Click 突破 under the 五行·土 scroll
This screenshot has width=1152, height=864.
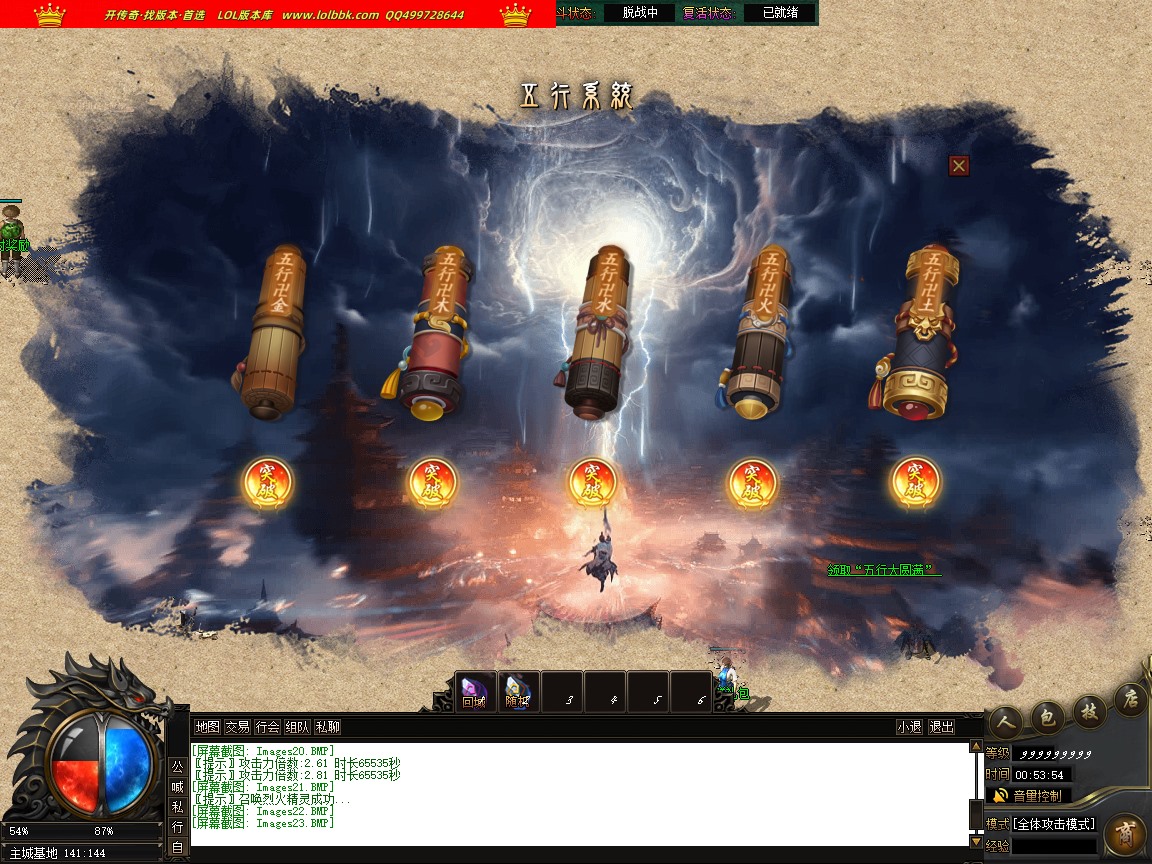(x=915, y=483)
